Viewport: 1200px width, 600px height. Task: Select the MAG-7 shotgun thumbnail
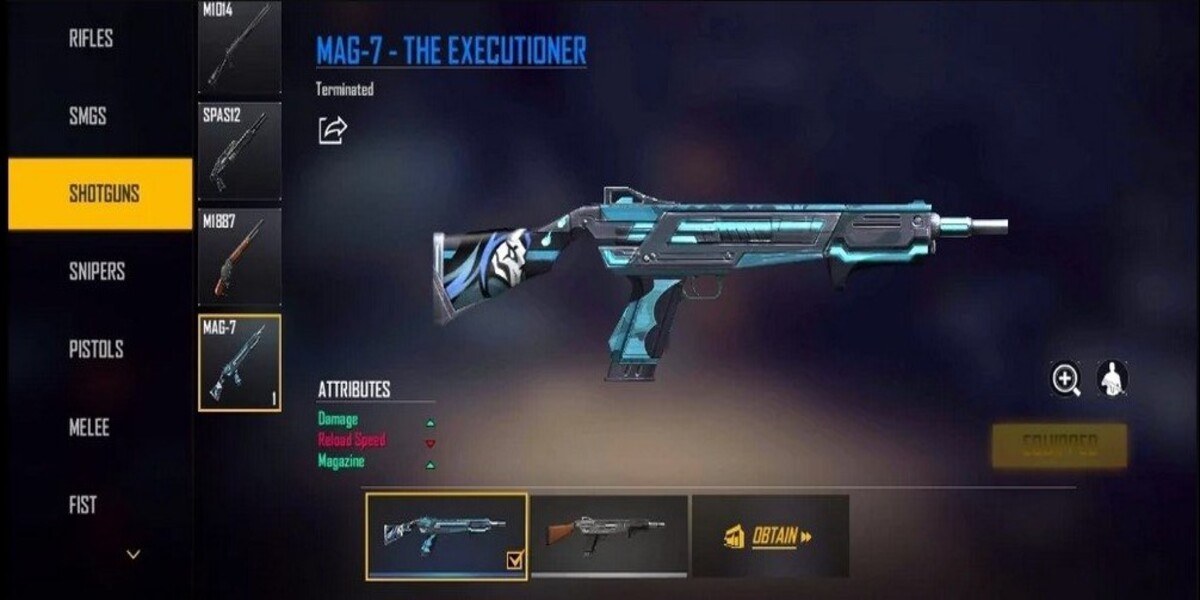coord(239,363)
